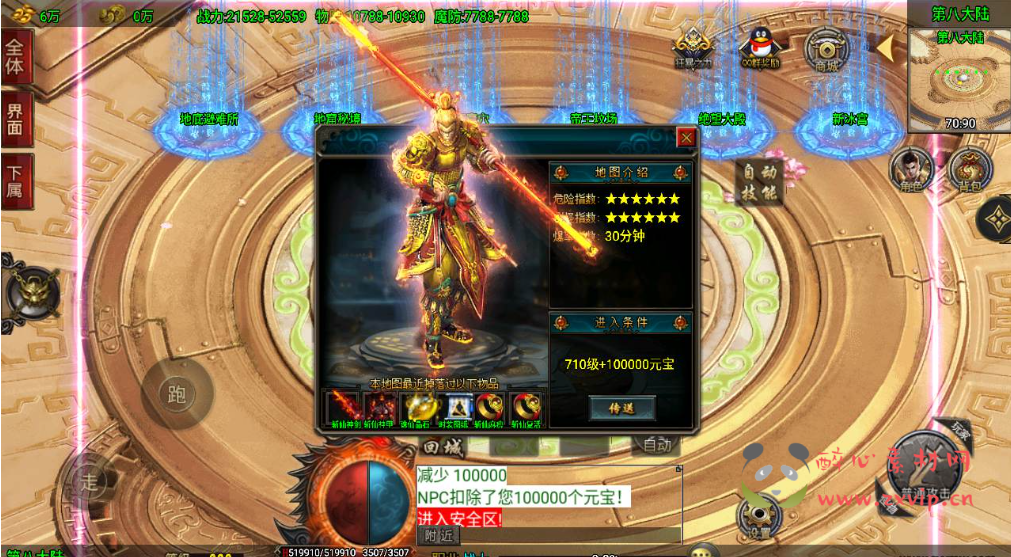Screen dimensions: 1011x557
Task: Click the yellow arrow beside the minimap
Action: pyautogui.click(x=885, y=47)
